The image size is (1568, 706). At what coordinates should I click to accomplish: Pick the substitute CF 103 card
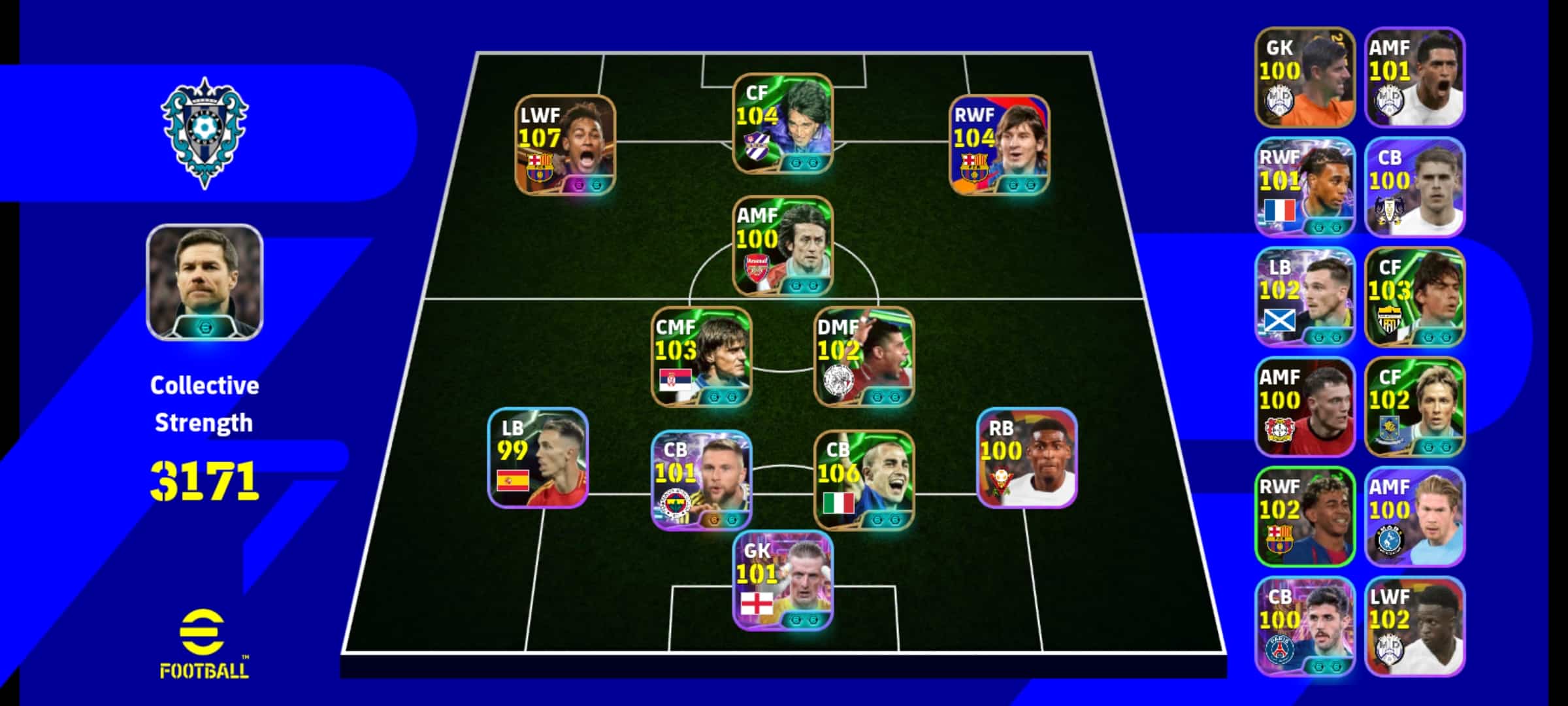pyautogui.click(x=1414, y=297)
